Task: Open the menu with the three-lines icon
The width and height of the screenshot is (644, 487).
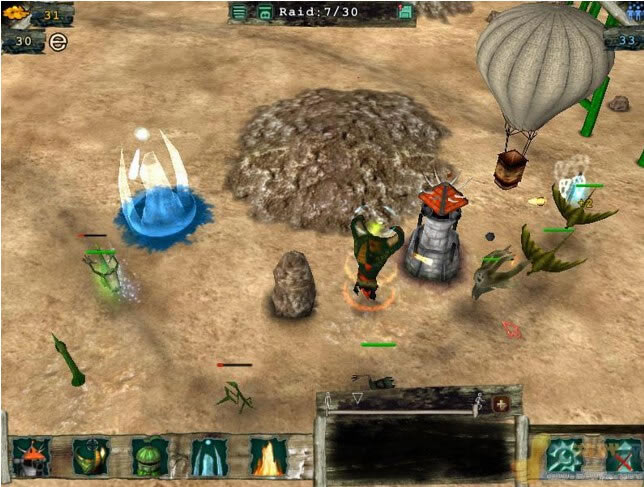Action: 239,12
